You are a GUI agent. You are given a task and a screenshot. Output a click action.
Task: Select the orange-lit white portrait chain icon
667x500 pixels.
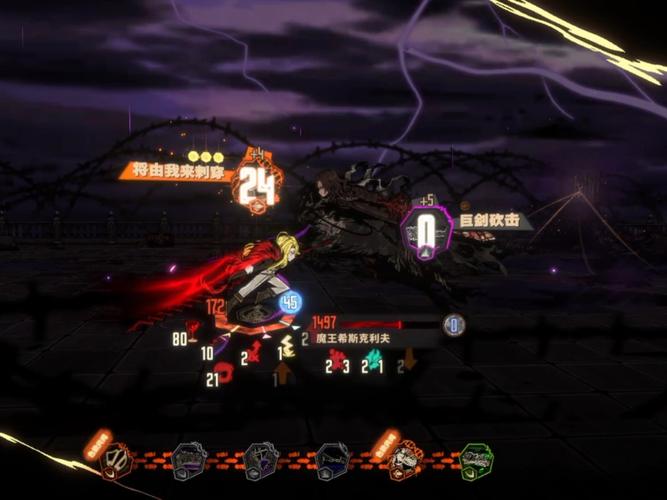coord(405,460)
